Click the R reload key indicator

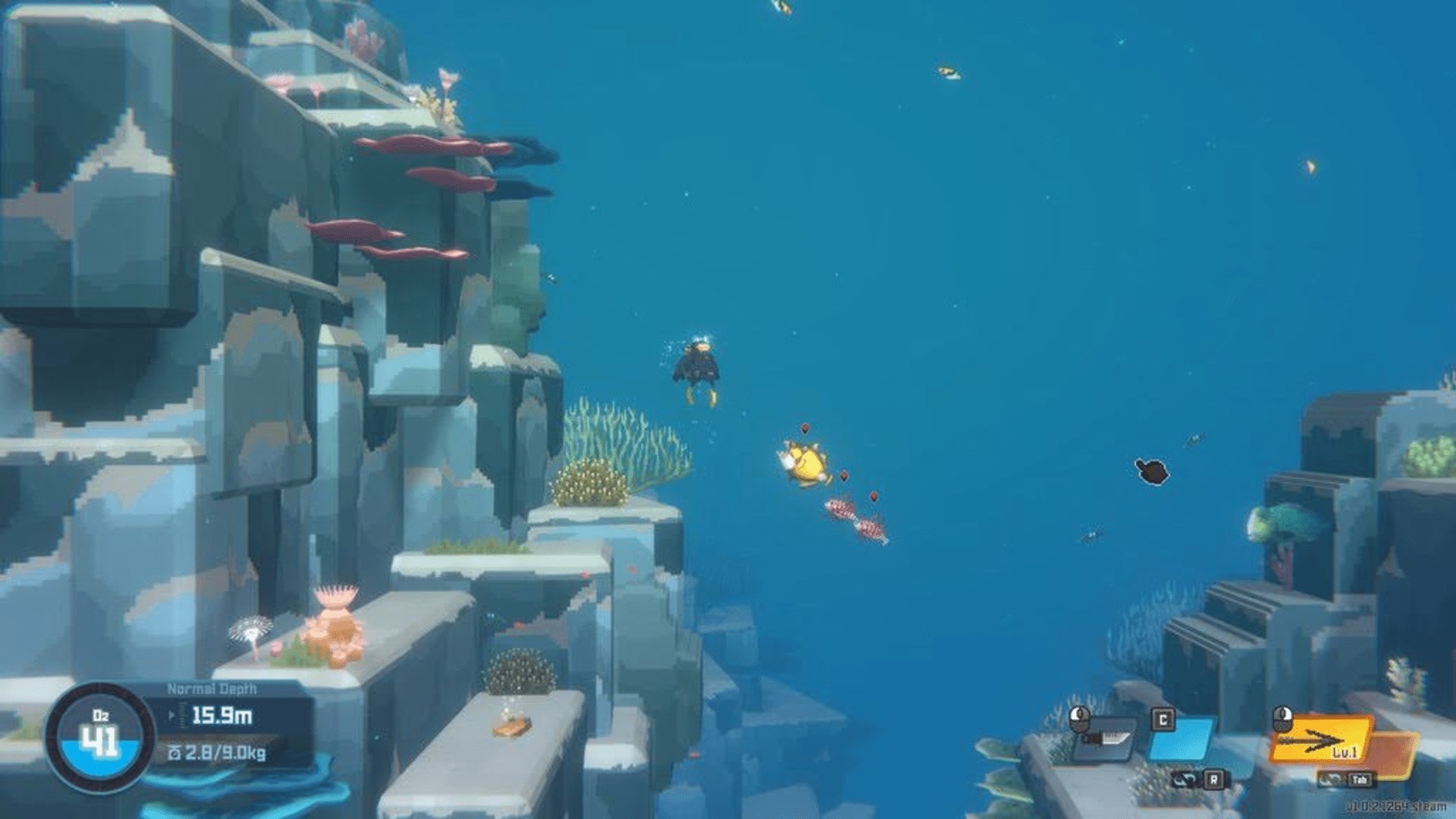[1215, 780]
